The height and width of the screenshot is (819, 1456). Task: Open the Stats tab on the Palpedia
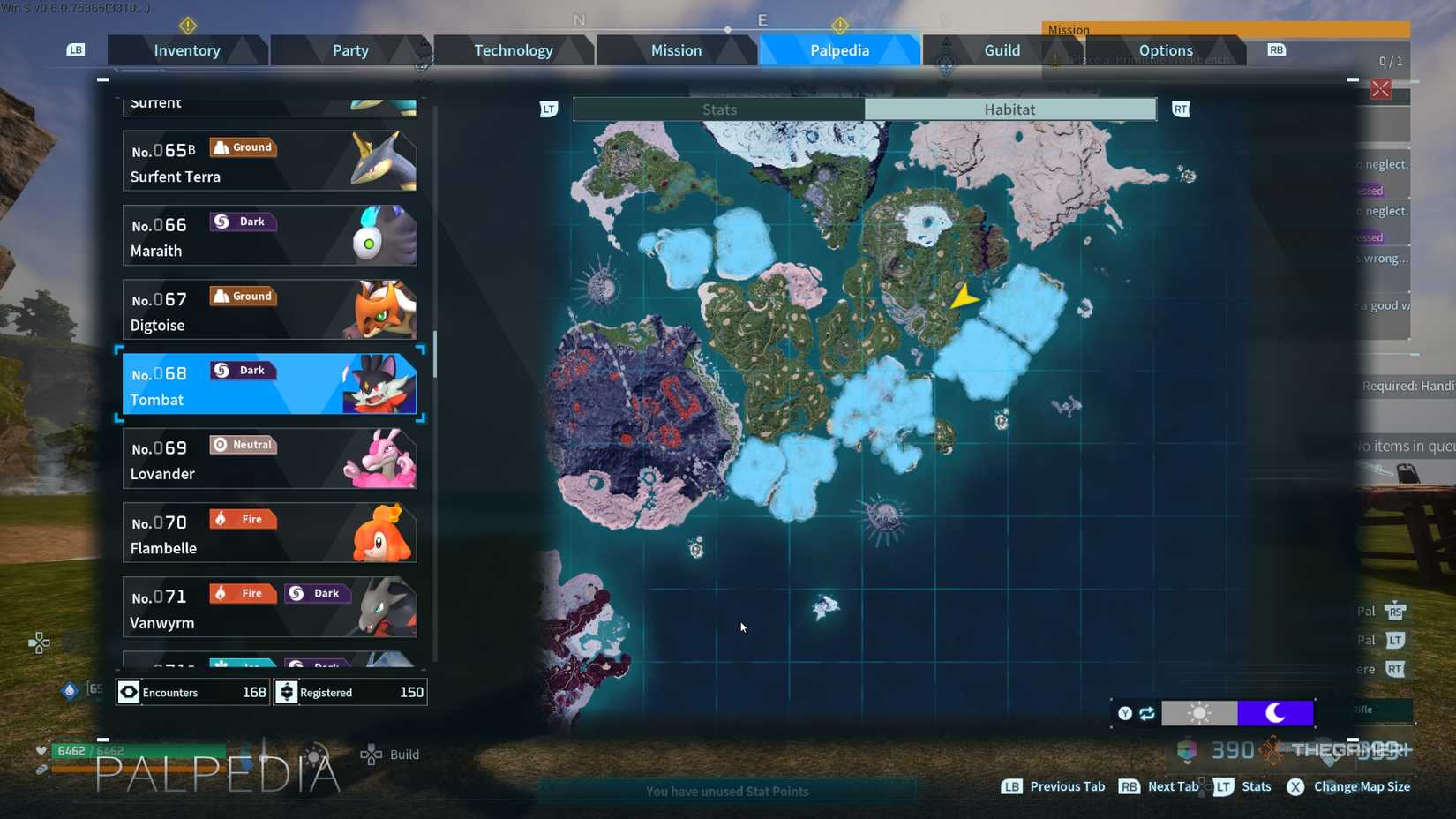719,109
